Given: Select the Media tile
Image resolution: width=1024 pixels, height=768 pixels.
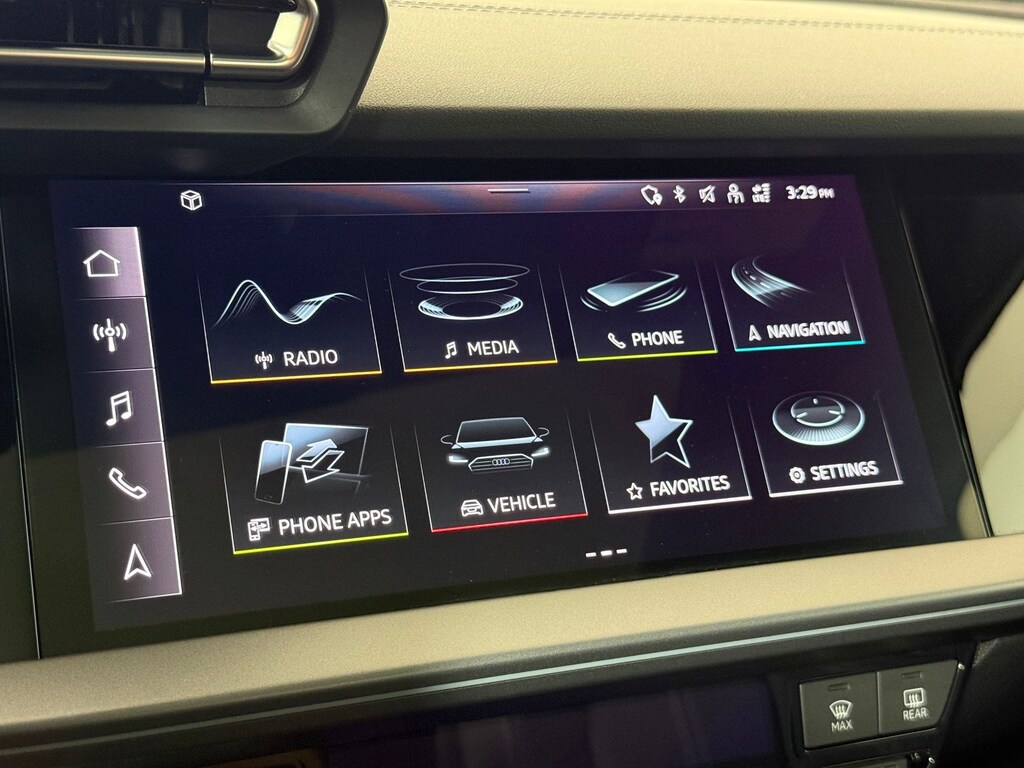Looking at the screenshot, I should click(x=478, y=317).
